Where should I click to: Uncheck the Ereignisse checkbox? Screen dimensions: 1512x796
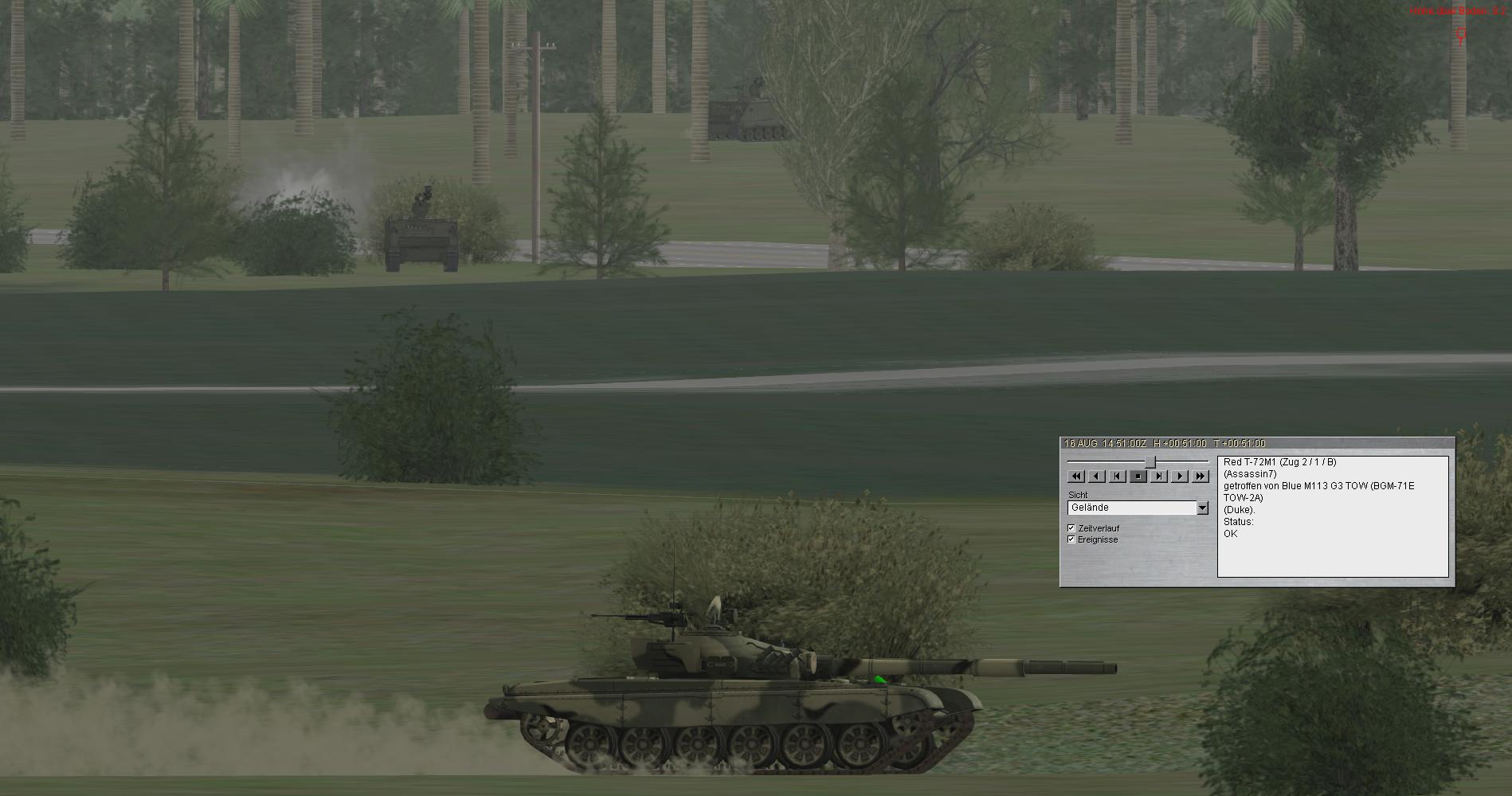tap(1071, 539)
